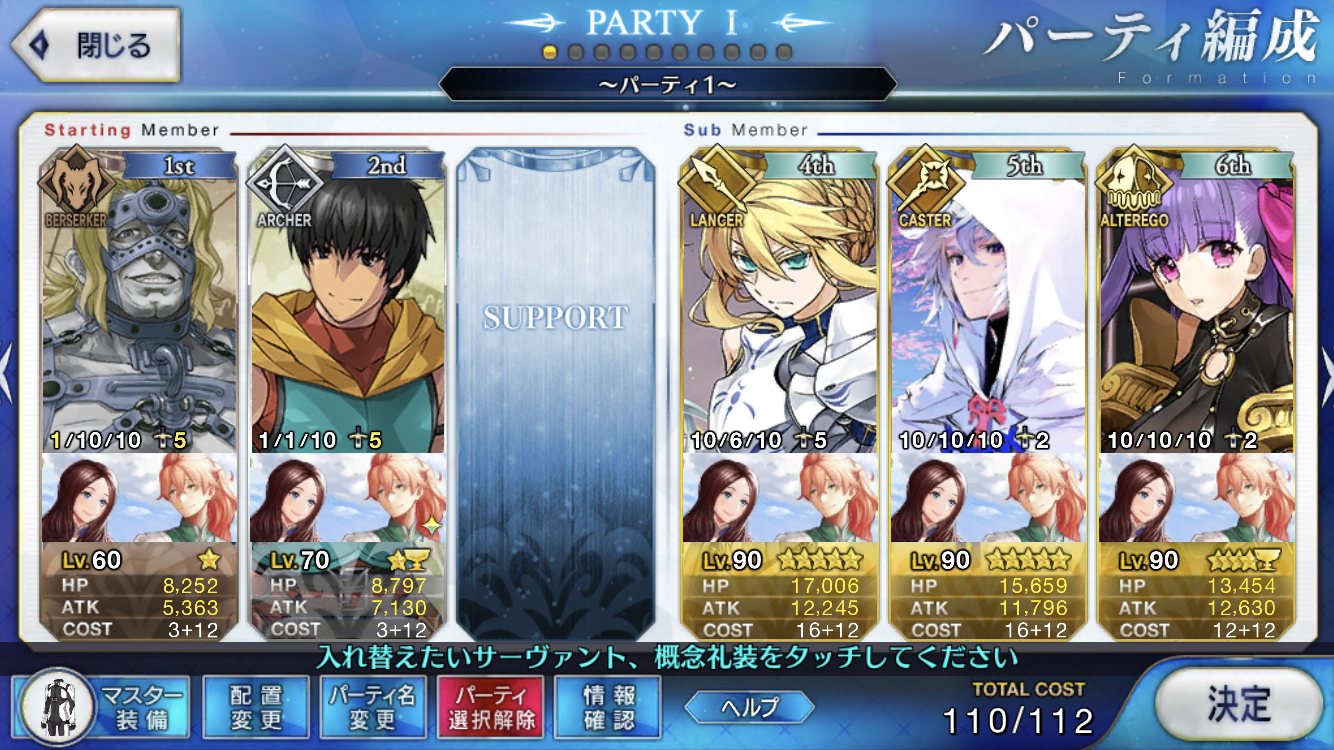The width and height of the screenshot is (1334, 750).
Task: Change the Alterego's craft essence
Action: [x=1195, y=498]
